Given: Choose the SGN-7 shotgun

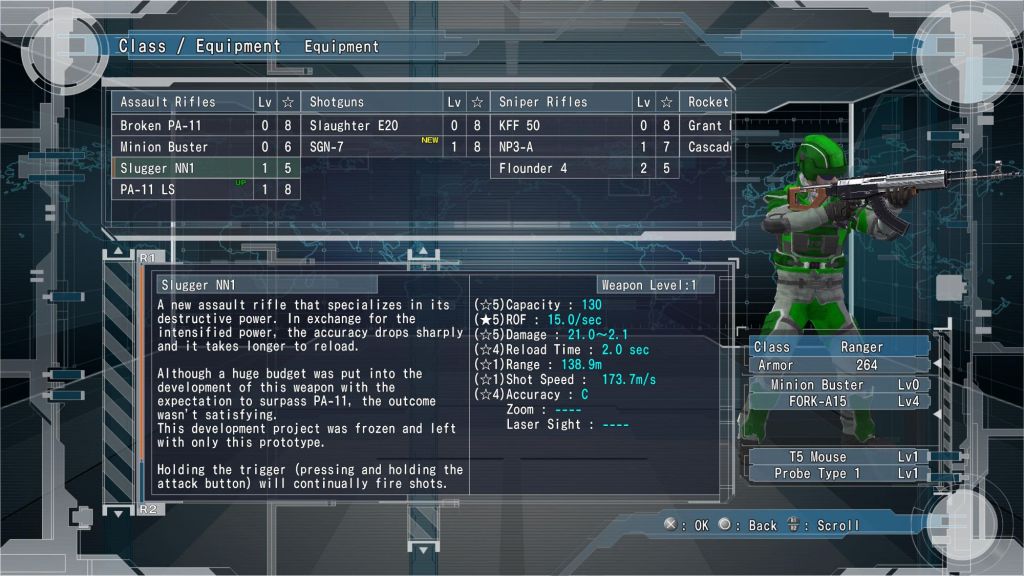Looking at the screenshot, I should tap(371, 147).
